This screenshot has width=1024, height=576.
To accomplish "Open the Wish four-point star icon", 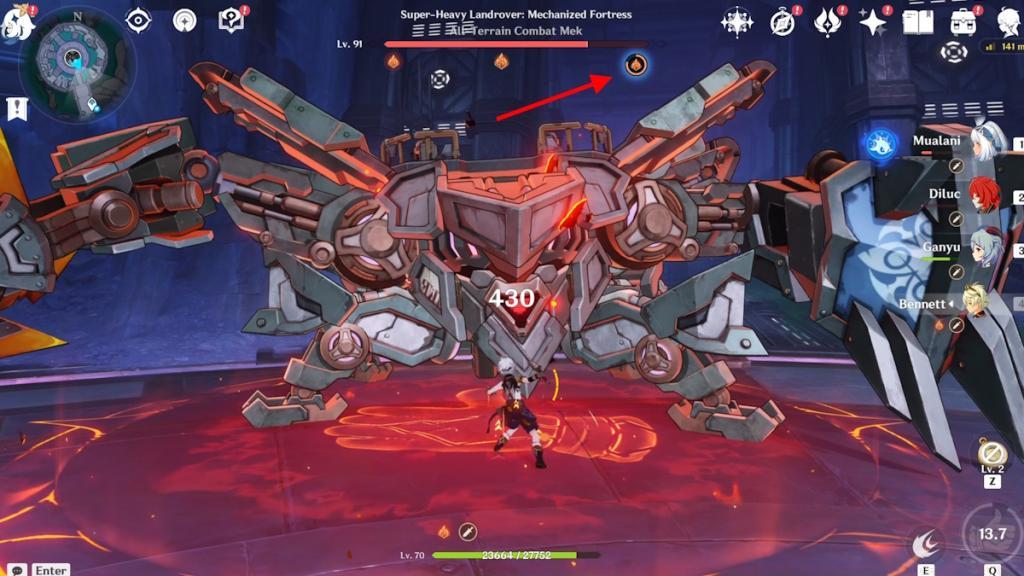I will coord(738,21).
